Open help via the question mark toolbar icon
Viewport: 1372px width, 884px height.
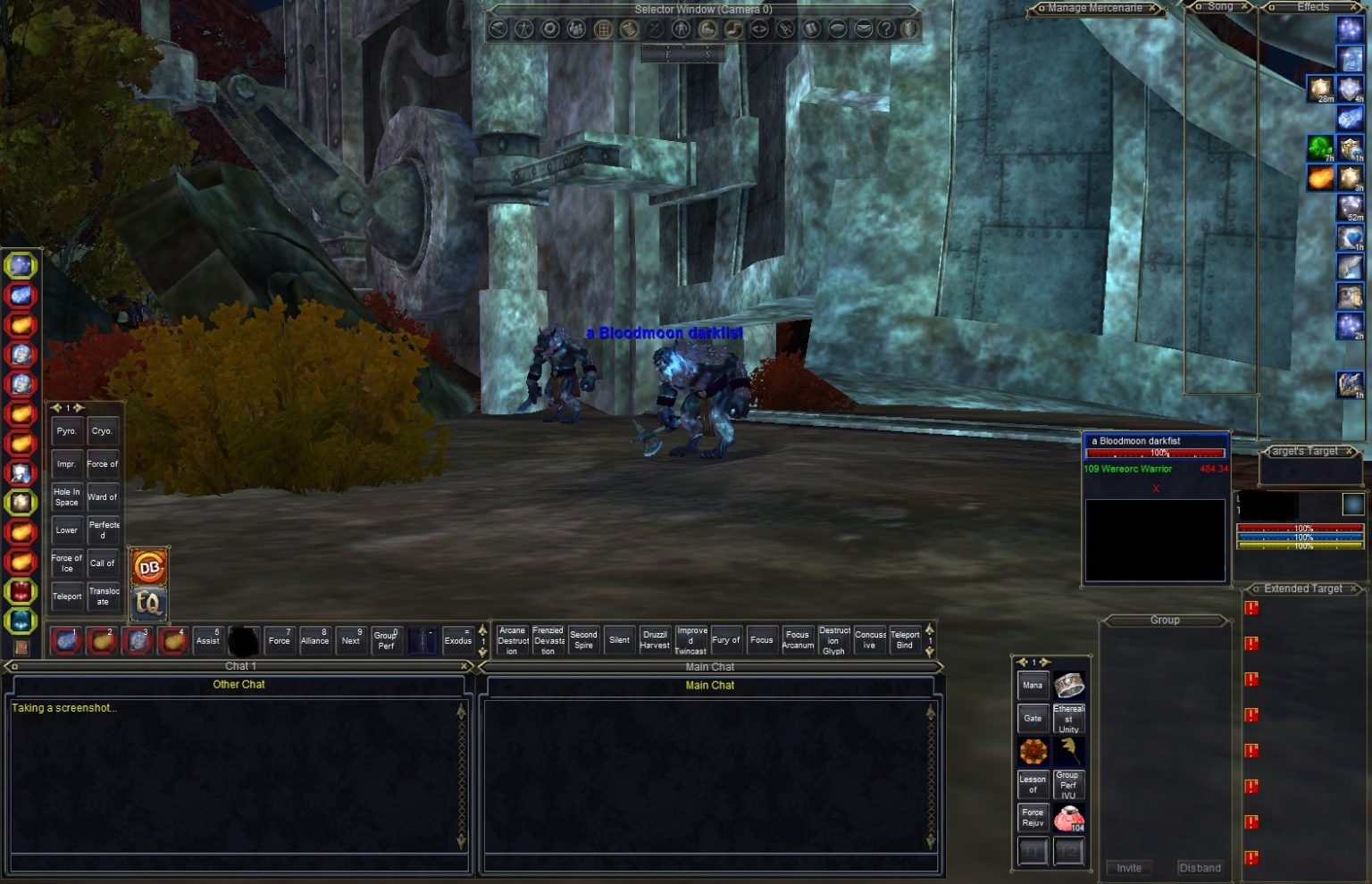click(x=886, y=28)
